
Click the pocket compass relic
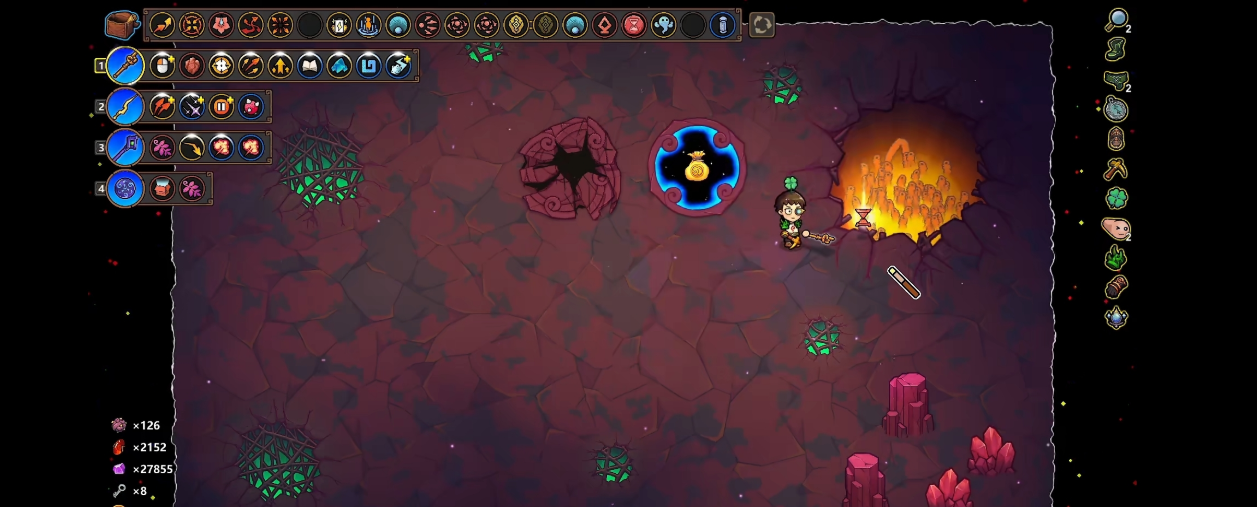click(1116, 109)
